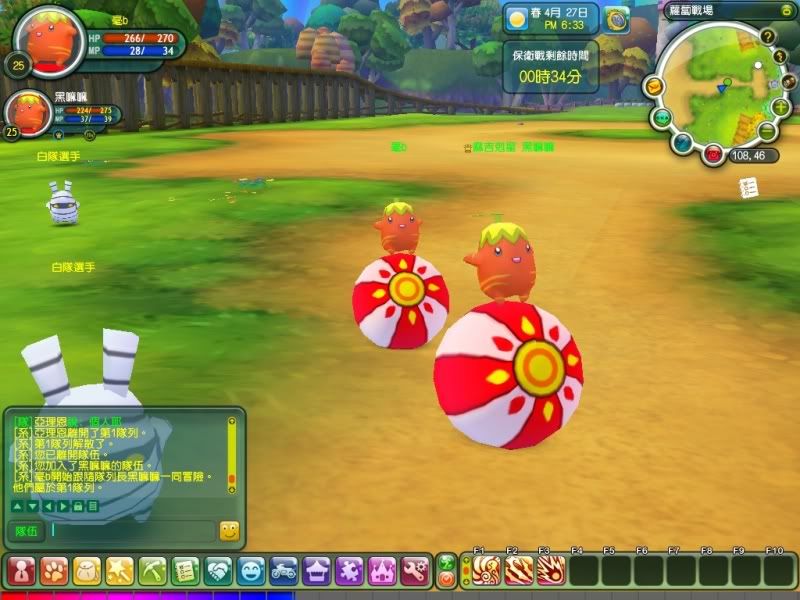The height and width of the screenshot is (600, 800).
Task: Zoom out the minimap with the minus button
Action: pyautogui.click(x=767, y=132)
